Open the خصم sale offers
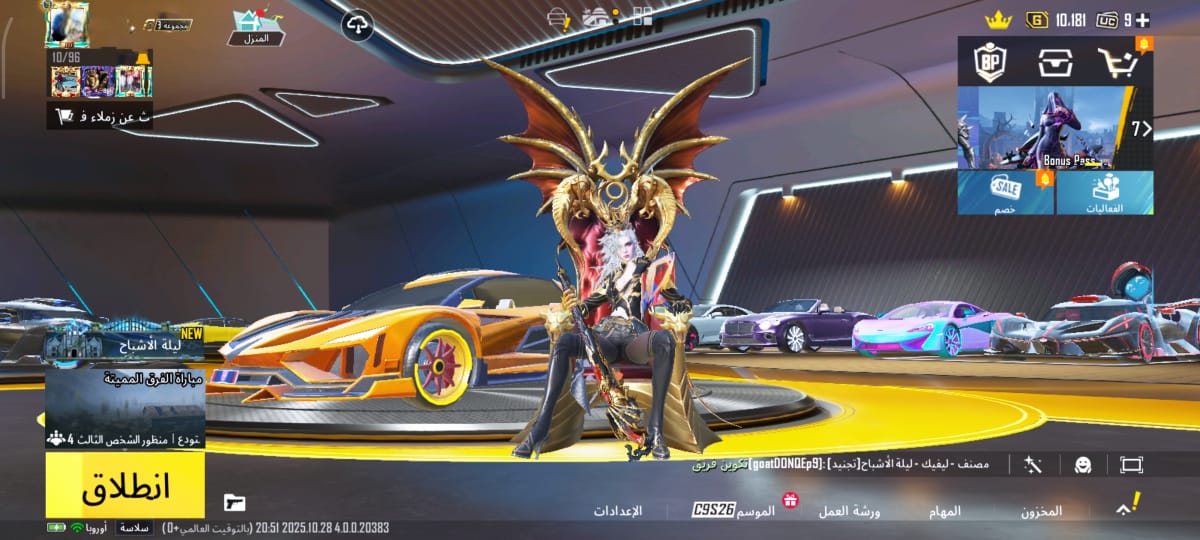 [1006, 192]
